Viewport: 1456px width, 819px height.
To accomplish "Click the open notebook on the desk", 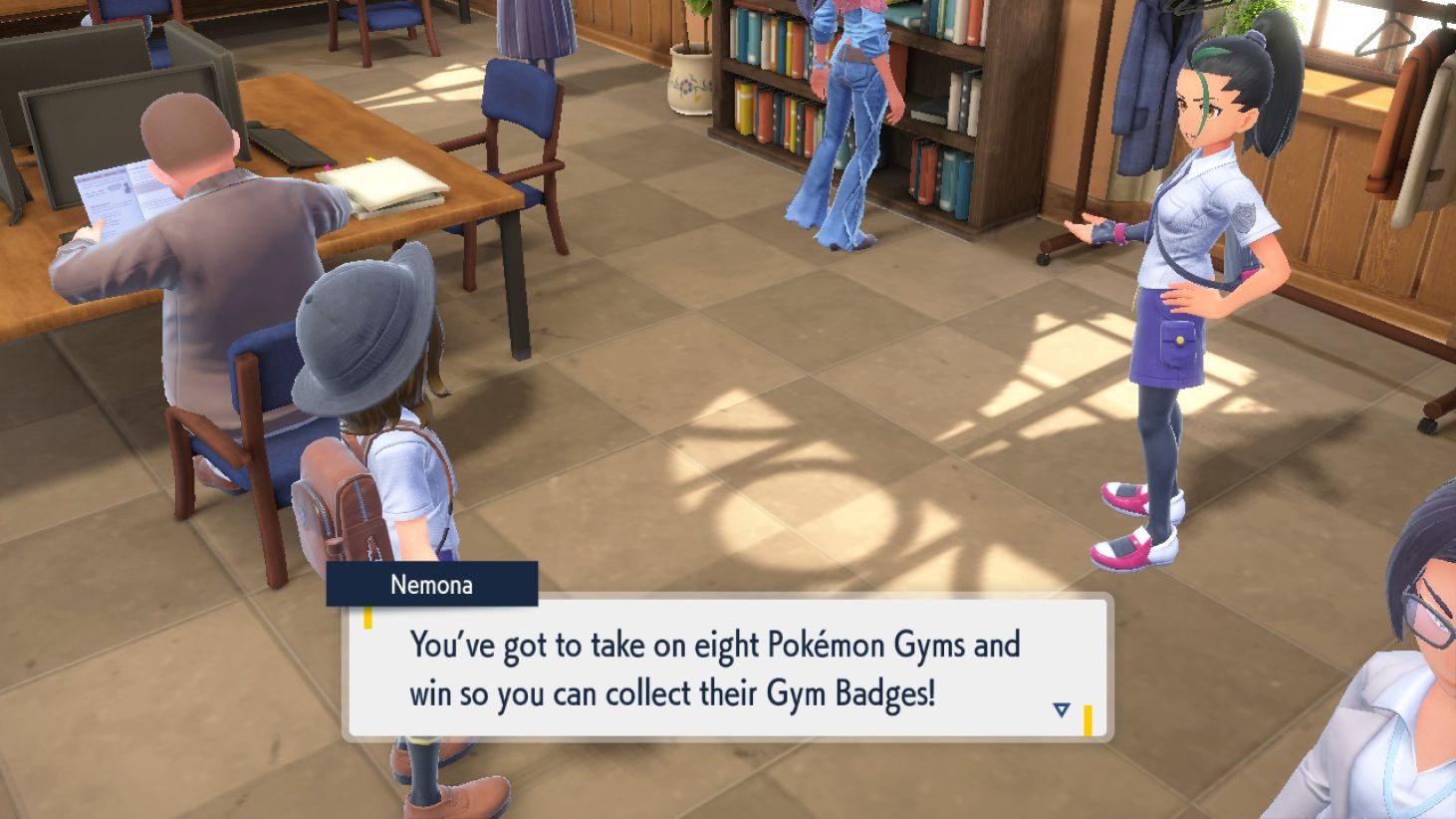I will (387, 182).
